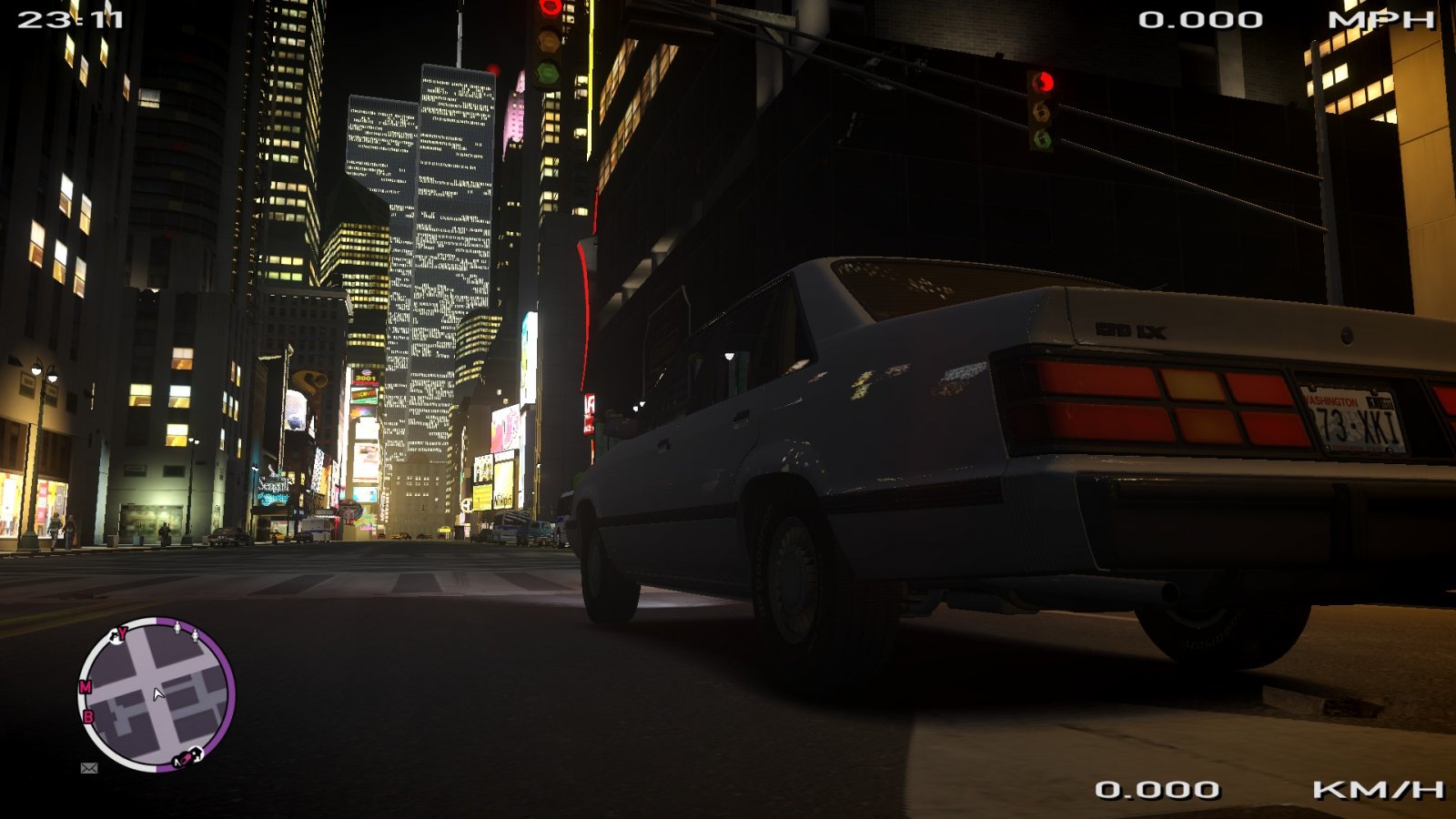The image size is (1456, 819).
Task: Click the circular minimap radar
Action: pos(157,695)
